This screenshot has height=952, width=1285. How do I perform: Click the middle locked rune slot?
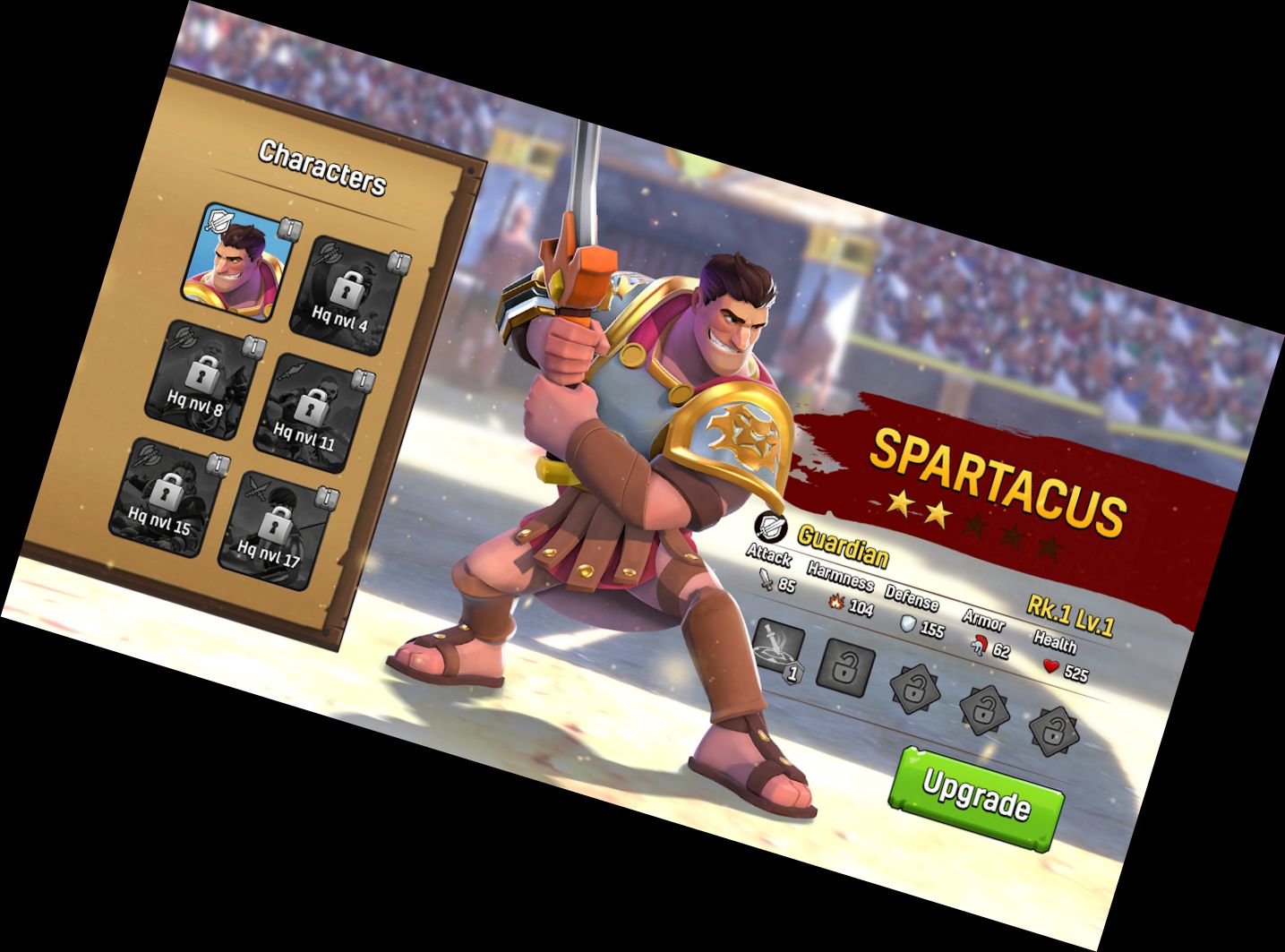[x=984, y=711]
